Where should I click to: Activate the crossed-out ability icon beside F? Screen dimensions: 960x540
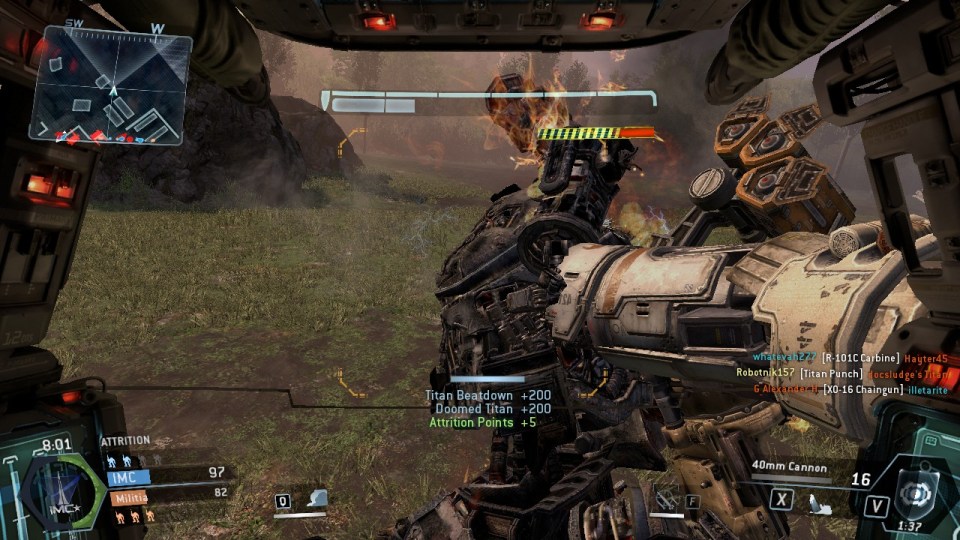pyautogui.click(x=667, y=498)
